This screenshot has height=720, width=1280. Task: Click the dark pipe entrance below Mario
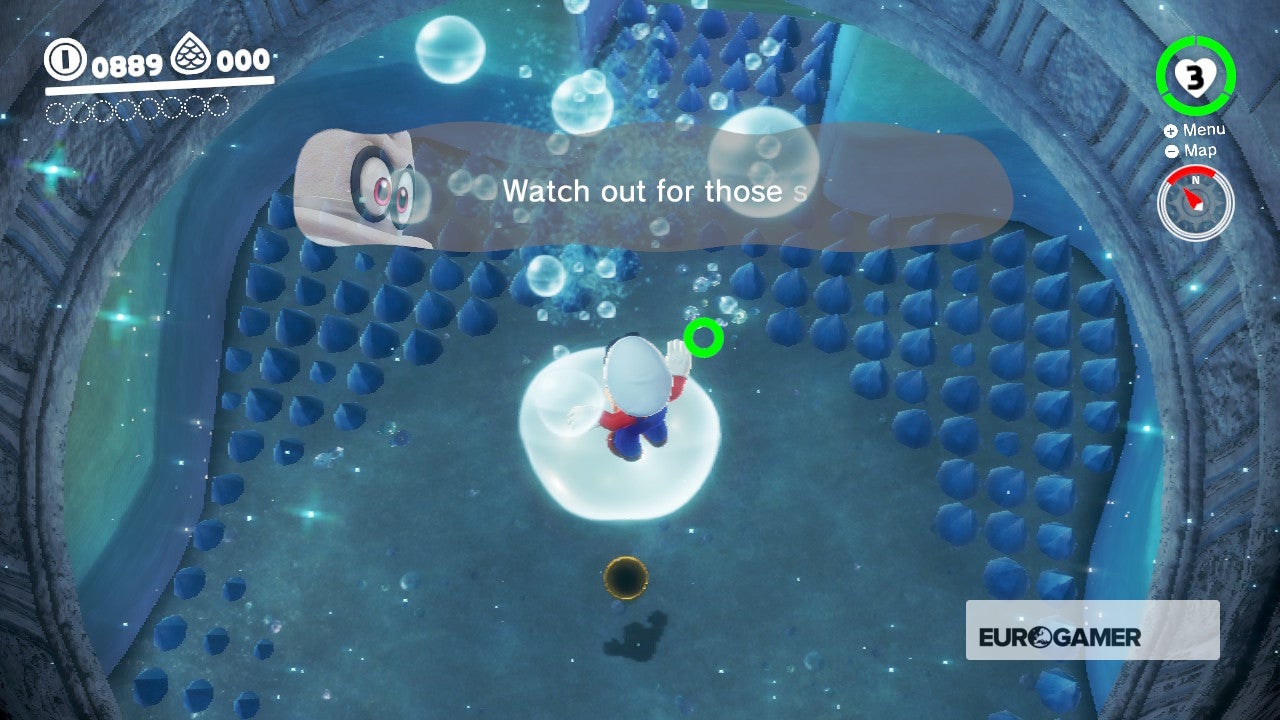(626, 578)
